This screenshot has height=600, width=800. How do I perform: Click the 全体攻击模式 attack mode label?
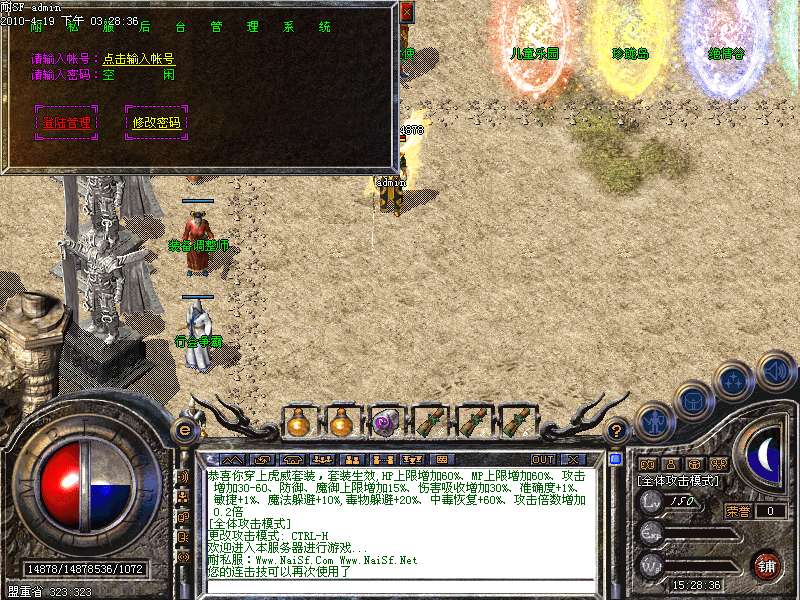(x=681, y=482)
